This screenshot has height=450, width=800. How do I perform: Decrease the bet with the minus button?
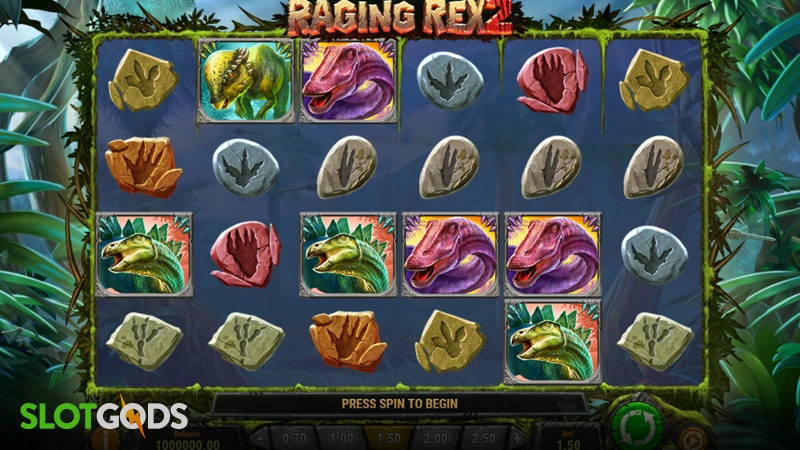click(x=258, y=439)
